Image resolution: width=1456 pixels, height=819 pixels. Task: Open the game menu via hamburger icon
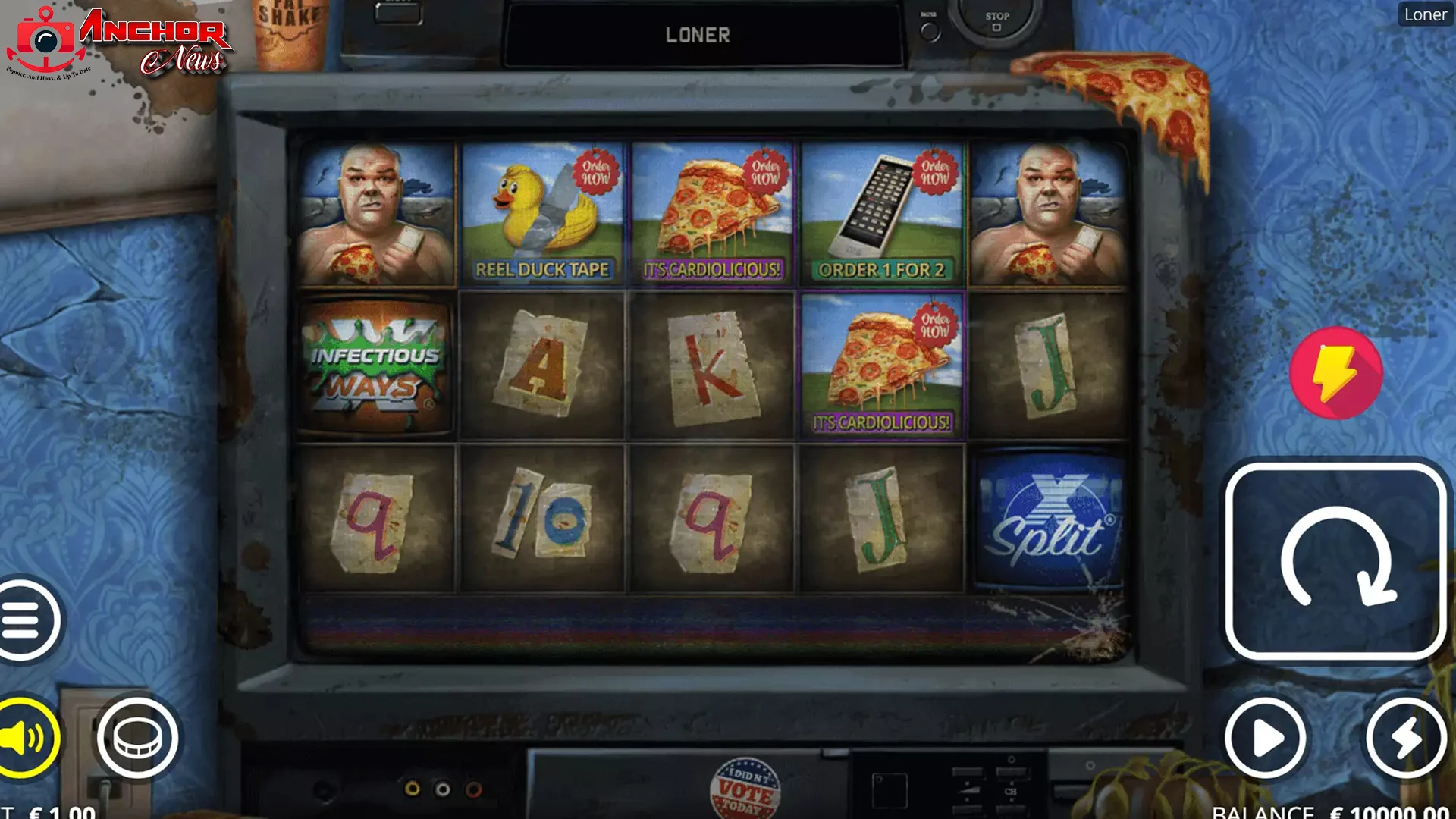[x=23, y=618]
